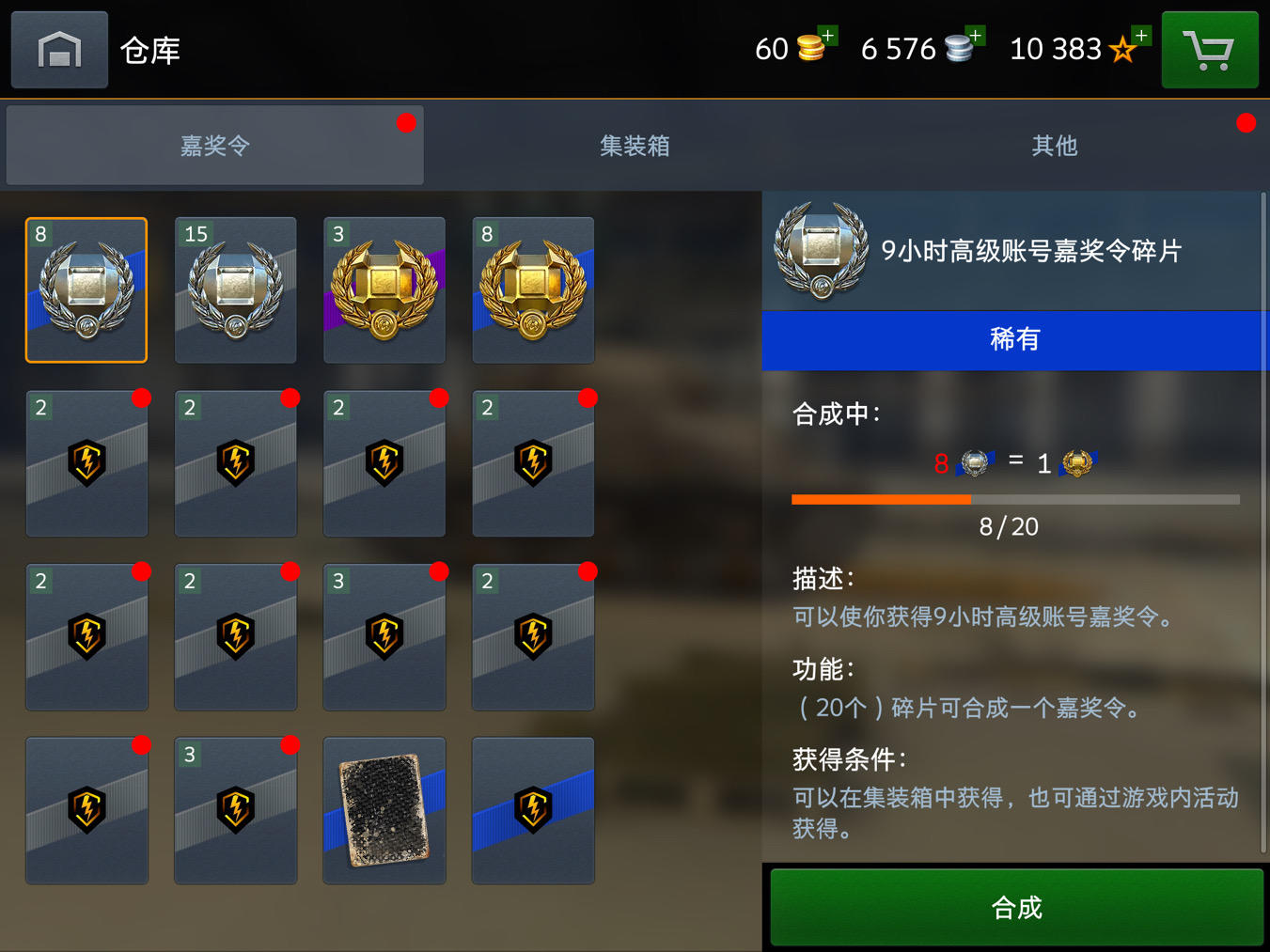Select the worn black card thumbnail

[384, 810]
